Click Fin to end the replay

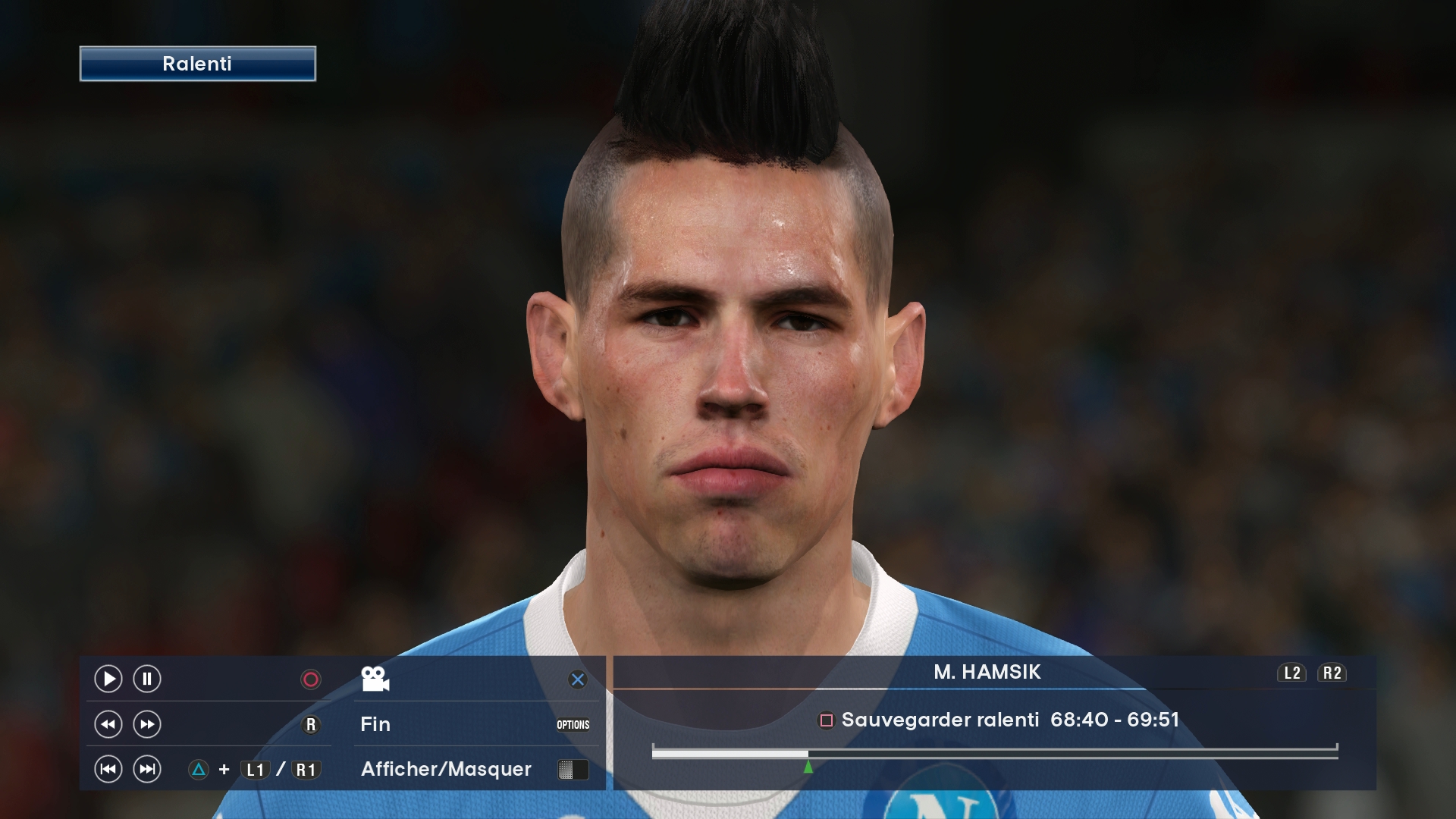point(375,724)
